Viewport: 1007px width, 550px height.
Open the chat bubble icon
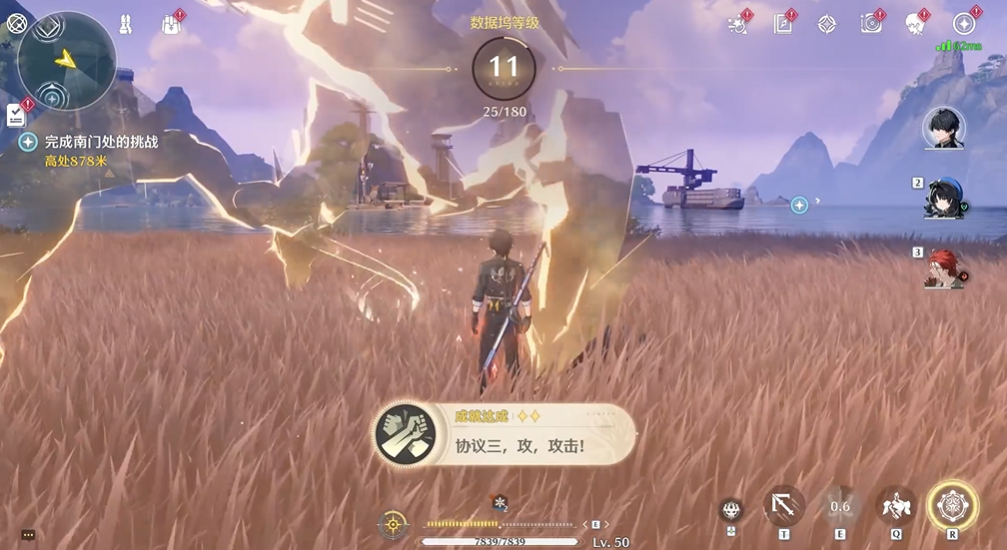tap(27, 536)
